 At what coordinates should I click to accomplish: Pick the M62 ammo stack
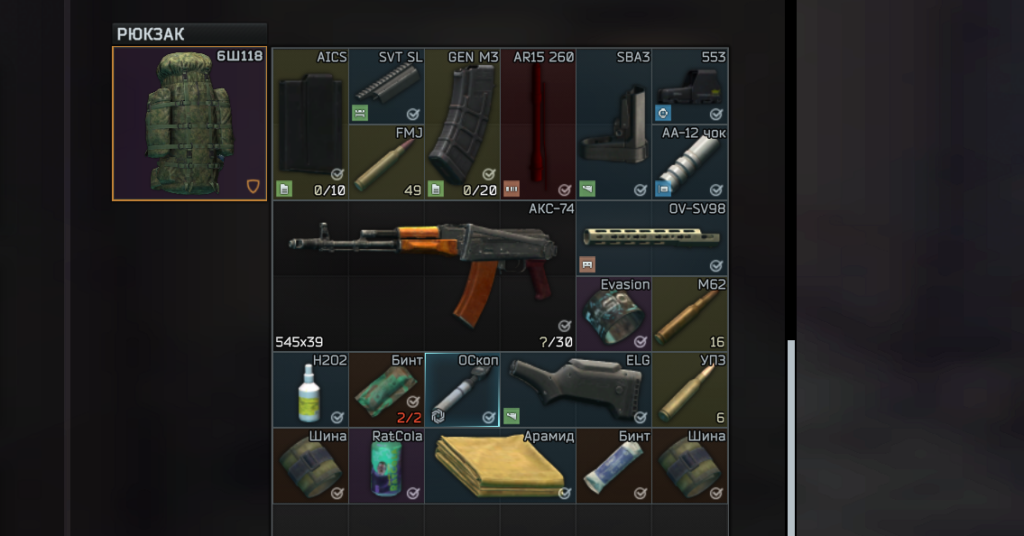pos(690,314)
